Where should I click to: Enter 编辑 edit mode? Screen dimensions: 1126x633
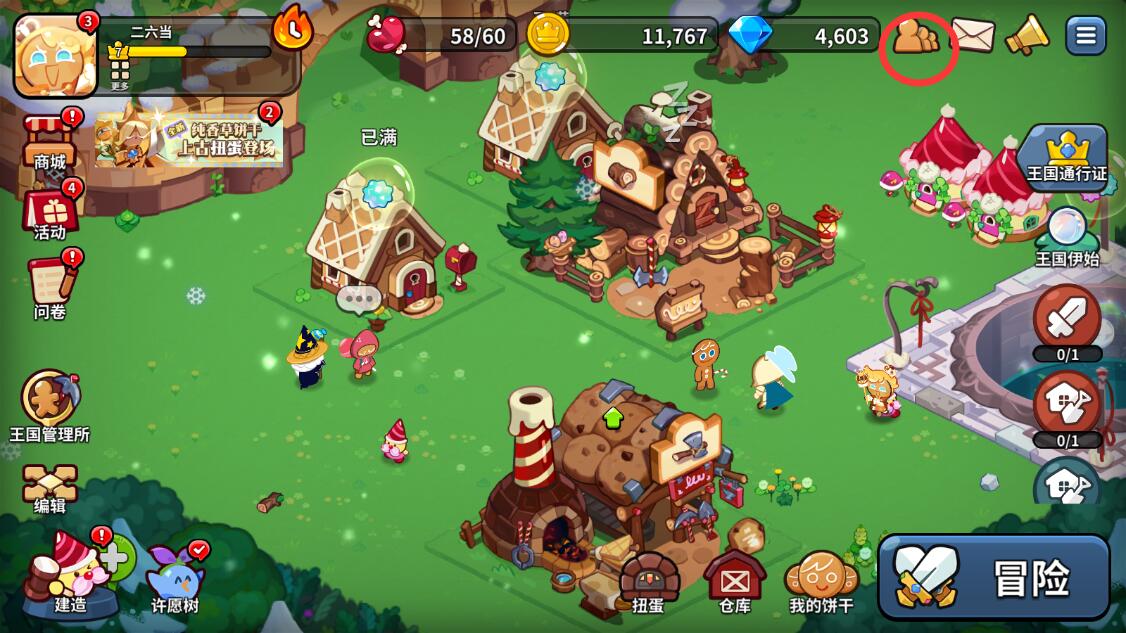click(x=50, y=488)
